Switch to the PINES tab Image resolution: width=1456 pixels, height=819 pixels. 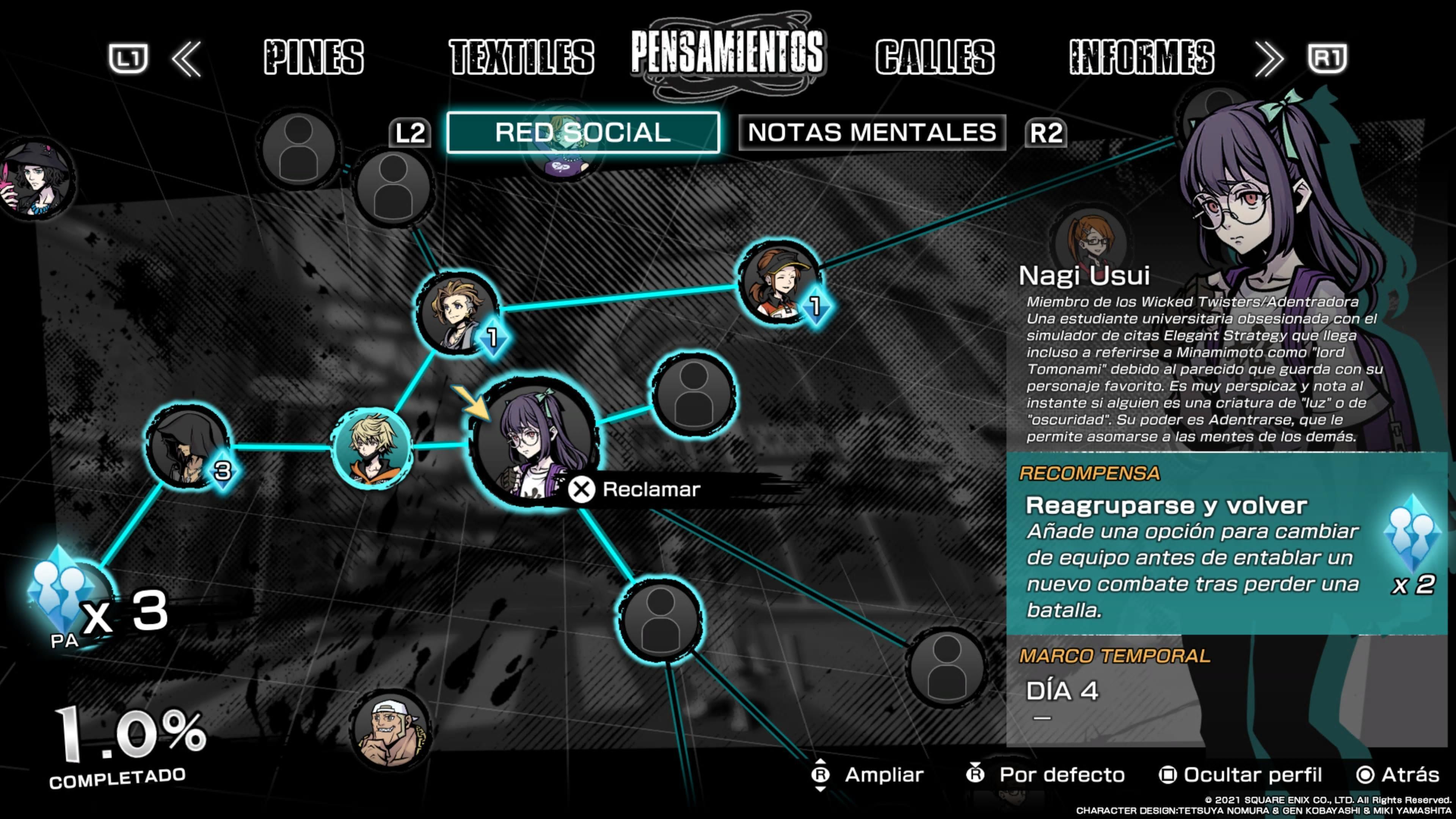tap(314, 57)
